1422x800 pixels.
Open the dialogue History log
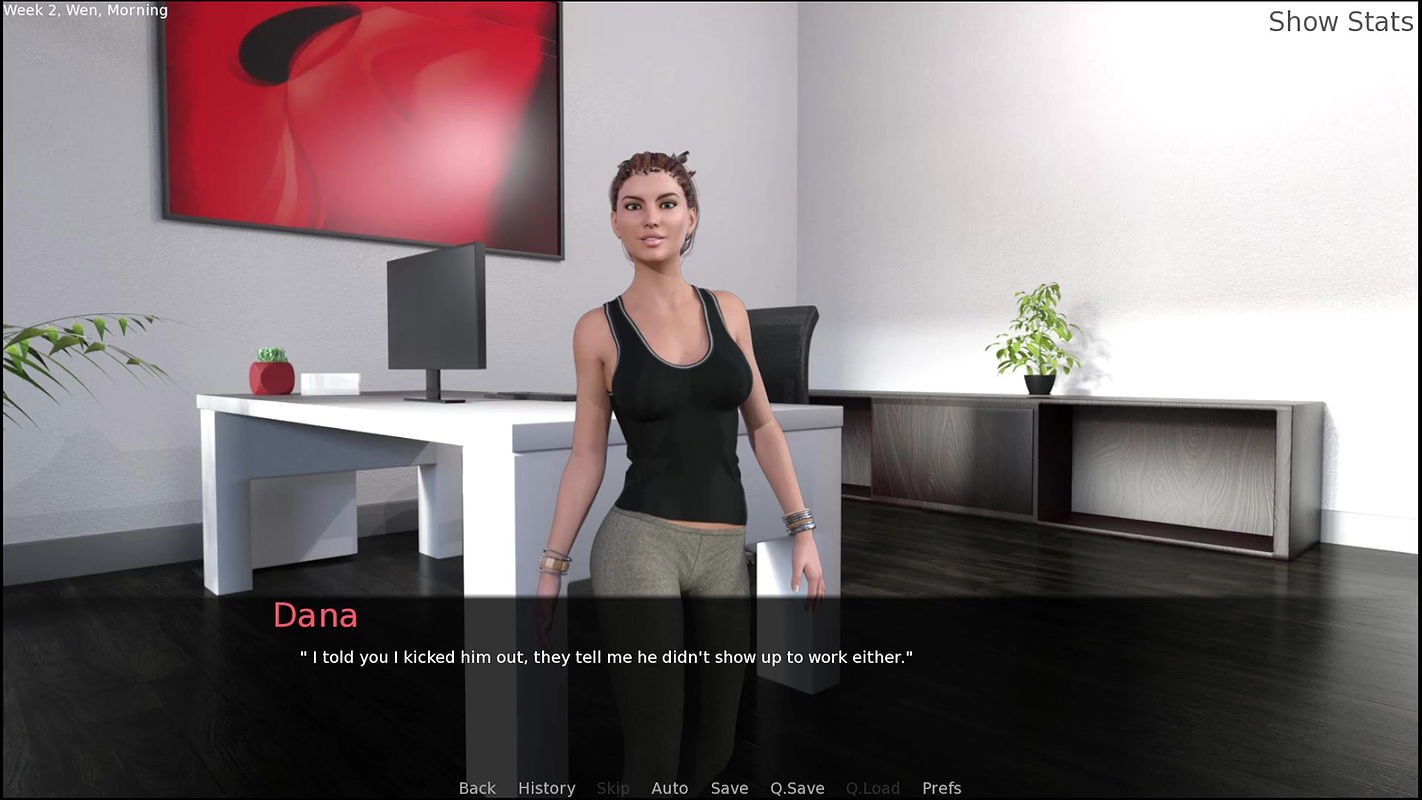pyautogui.click(x=546, y=788)
